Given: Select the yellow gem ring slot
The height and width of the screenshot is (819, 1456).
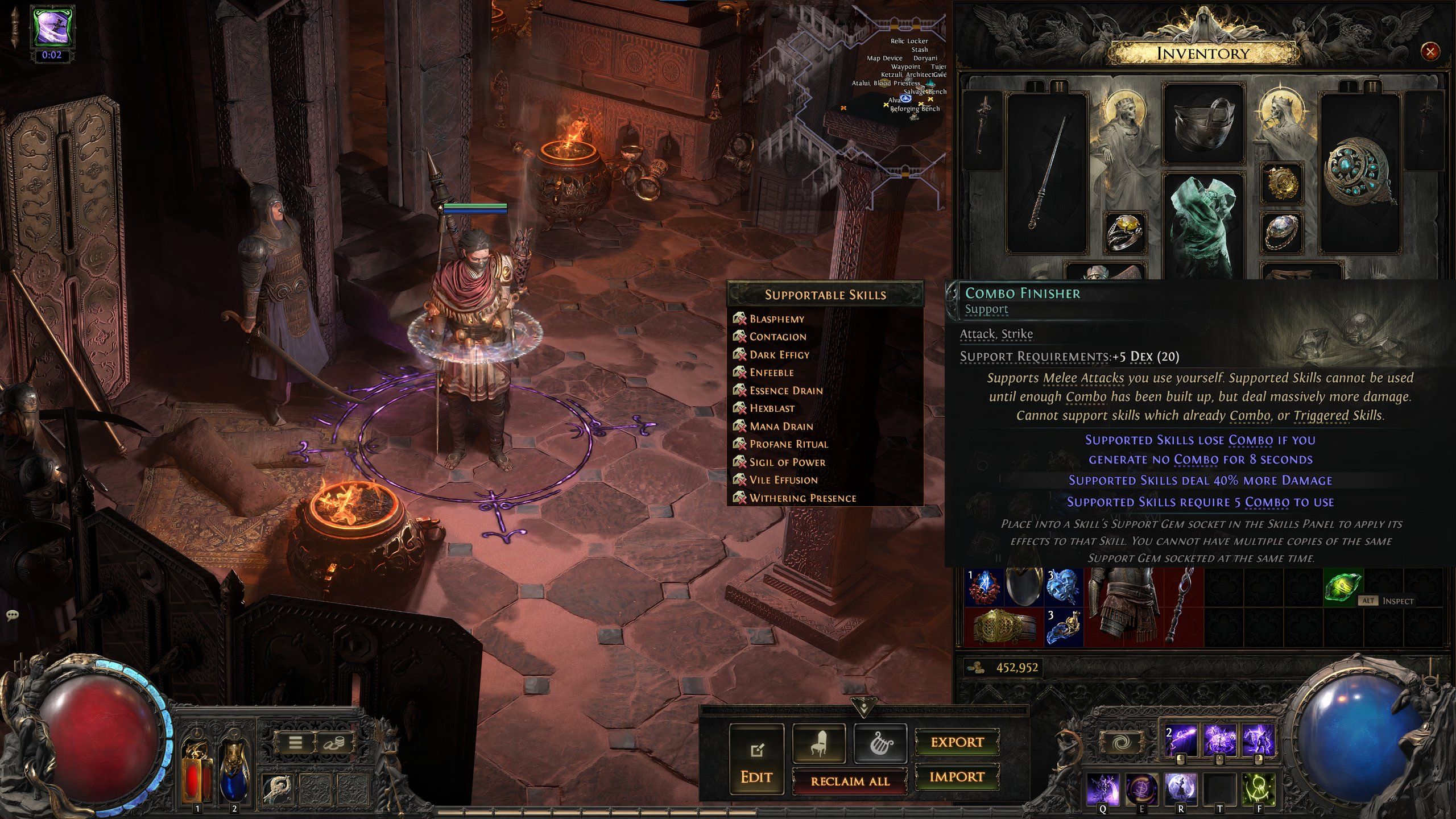Looking at the screenshot, I should coord(1125,232).
